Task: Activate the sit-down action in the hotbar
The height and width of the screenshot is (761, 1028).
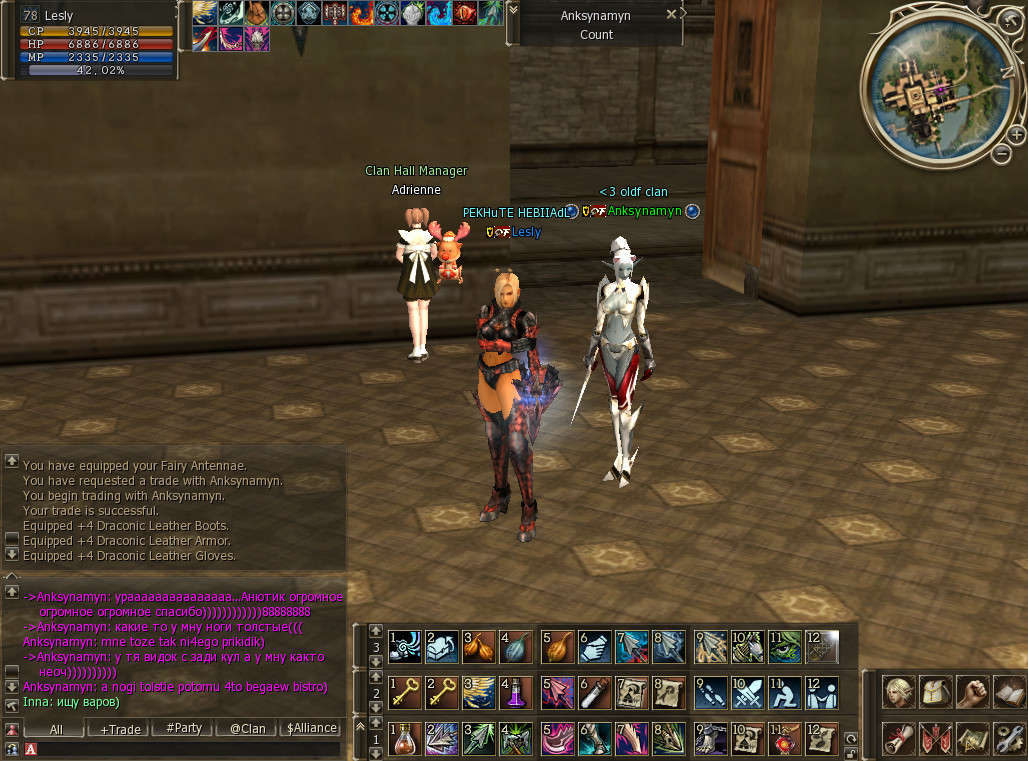Action: coord(784,692)
